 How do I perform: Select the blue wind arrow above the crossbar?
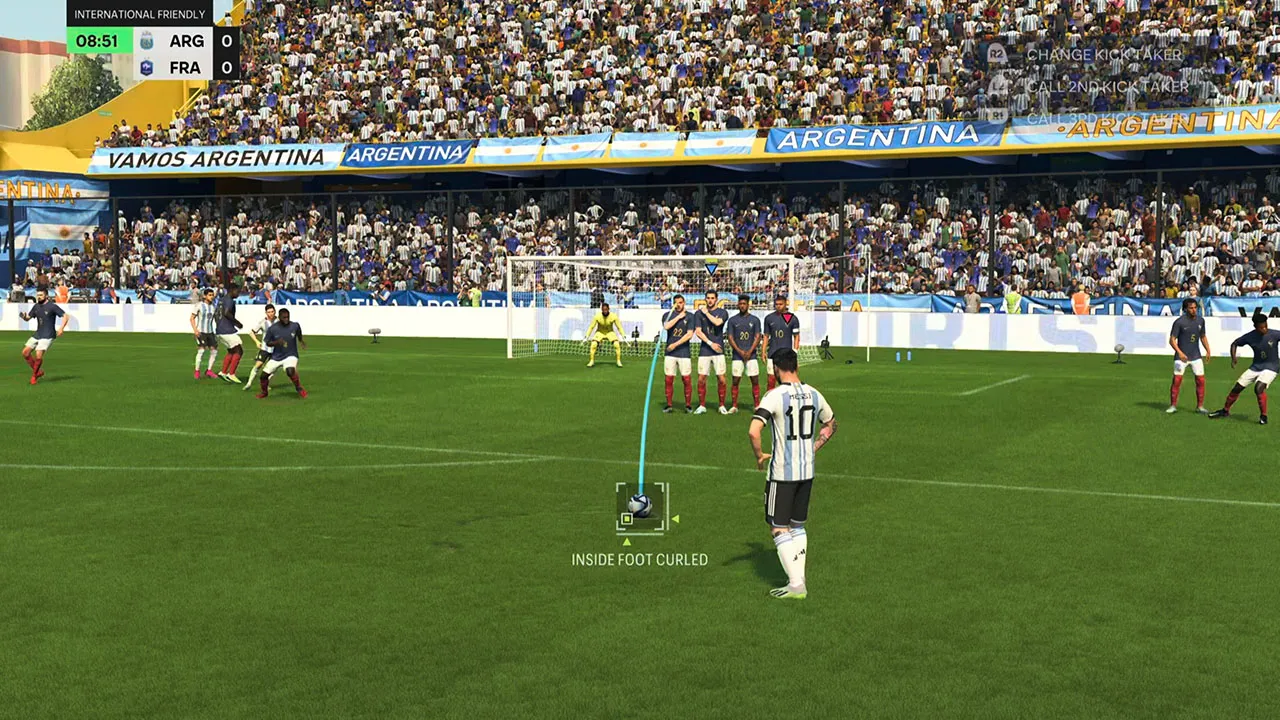(x=709, y=267)
